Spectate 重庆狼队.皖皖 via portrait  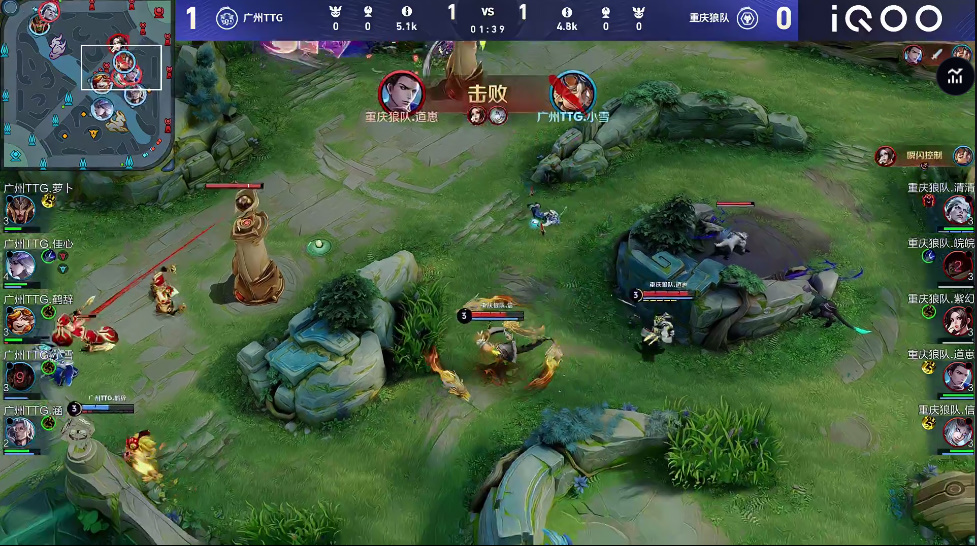tap(957, 265)
